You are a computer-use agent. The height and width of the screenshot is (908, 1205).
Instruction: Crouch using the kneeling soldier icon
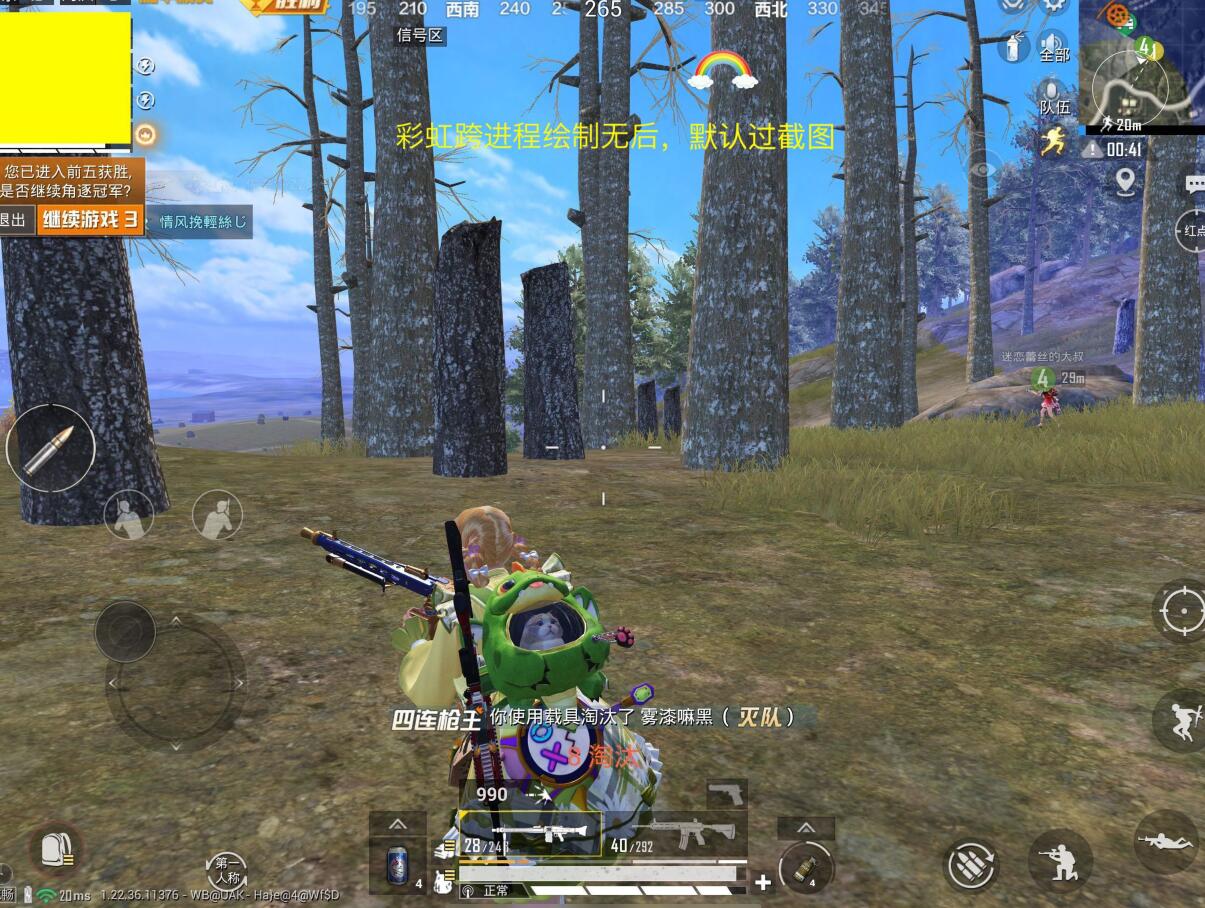point(1060,860)
